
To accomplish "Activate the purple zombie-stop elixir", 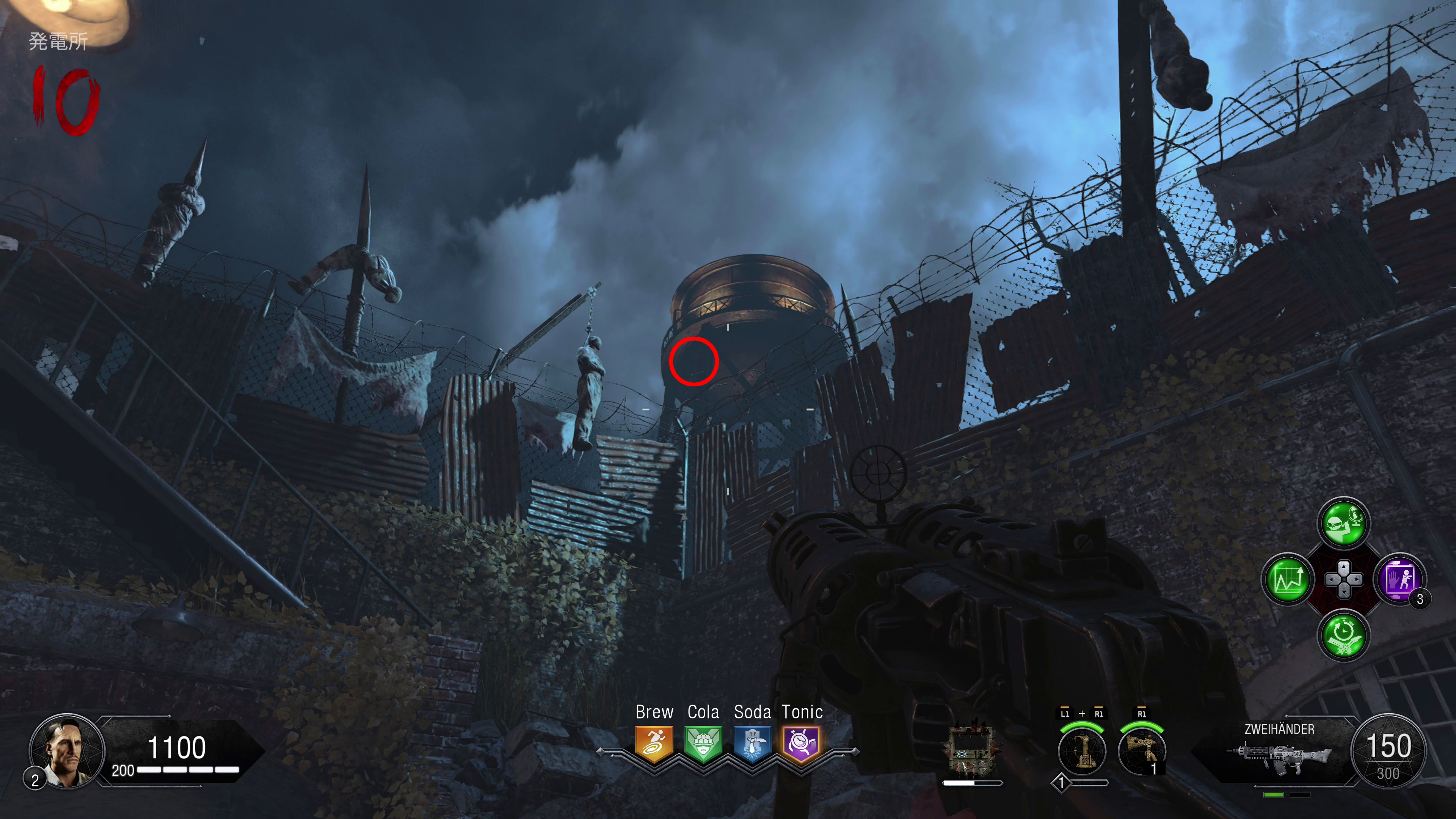I will (x=1400, y=579).
